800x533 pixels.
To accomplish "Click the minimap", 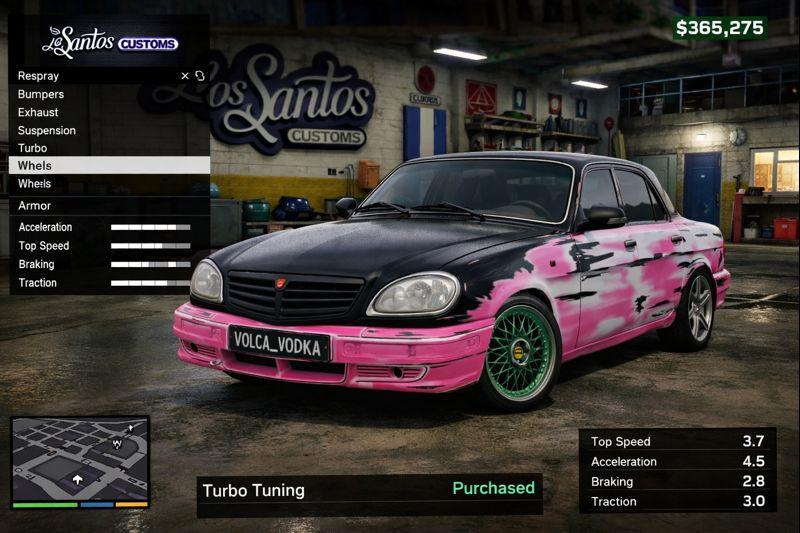I will click(80, 461).
